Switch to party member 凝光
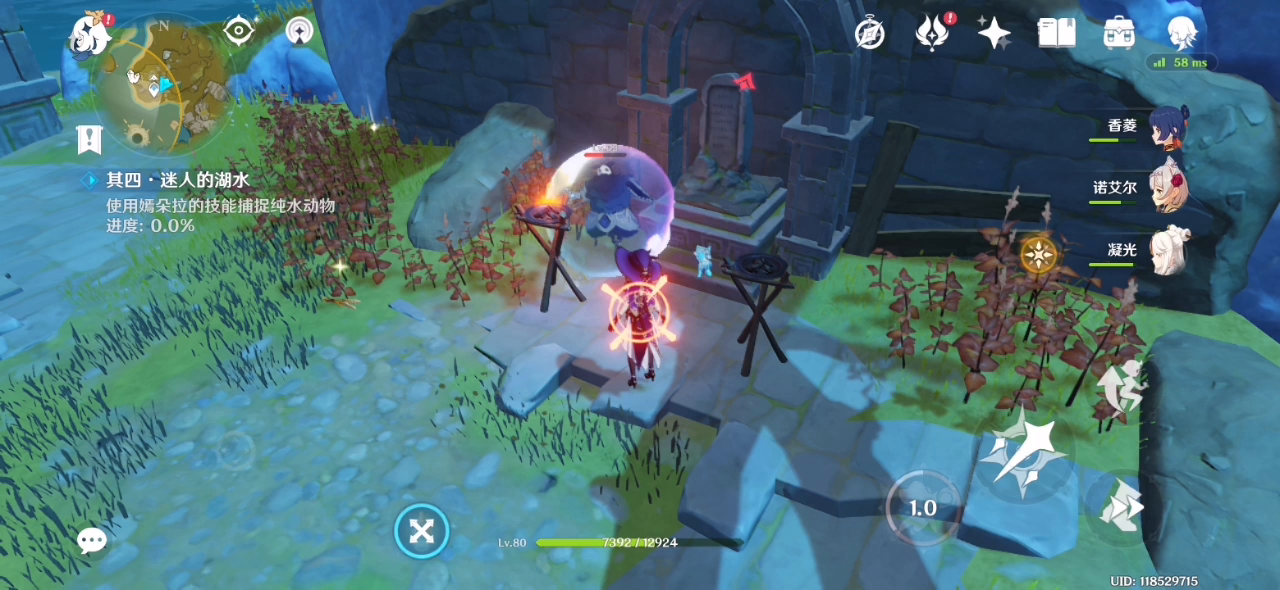 [x=1167, y=250]
